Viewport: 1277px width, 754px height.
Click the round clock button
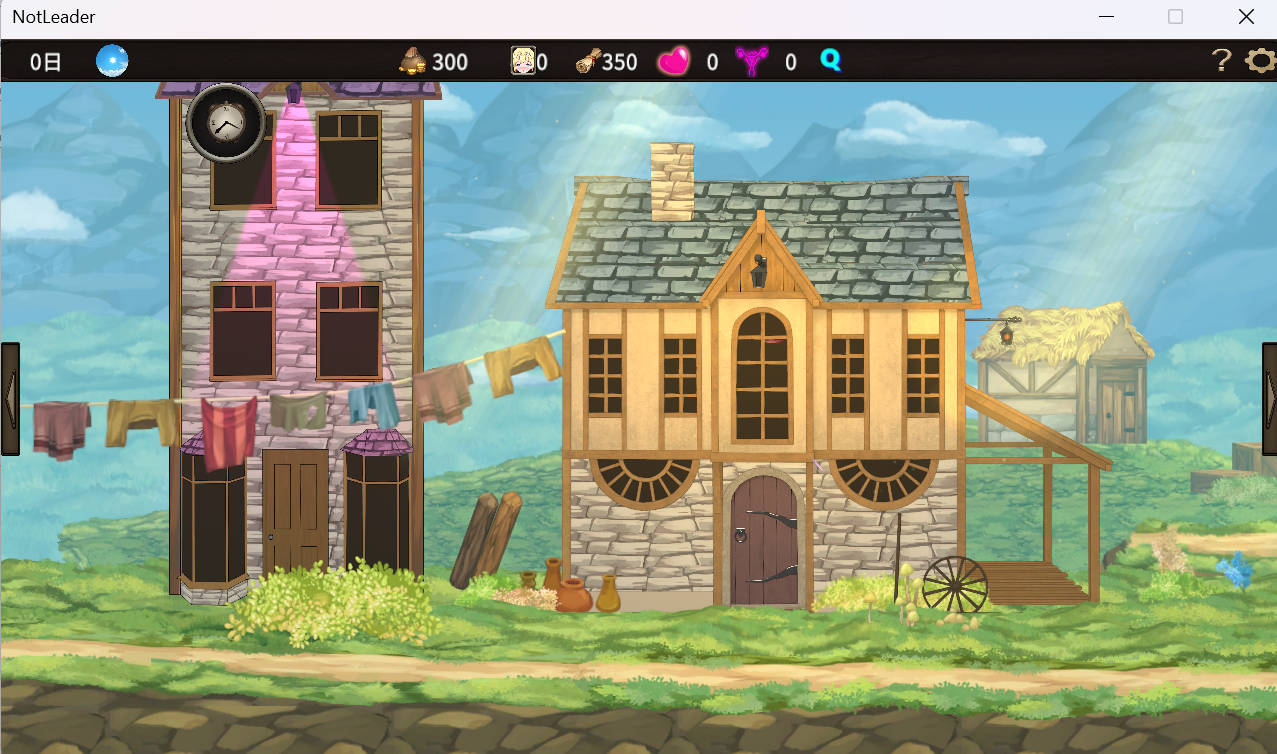coord(226,123)
